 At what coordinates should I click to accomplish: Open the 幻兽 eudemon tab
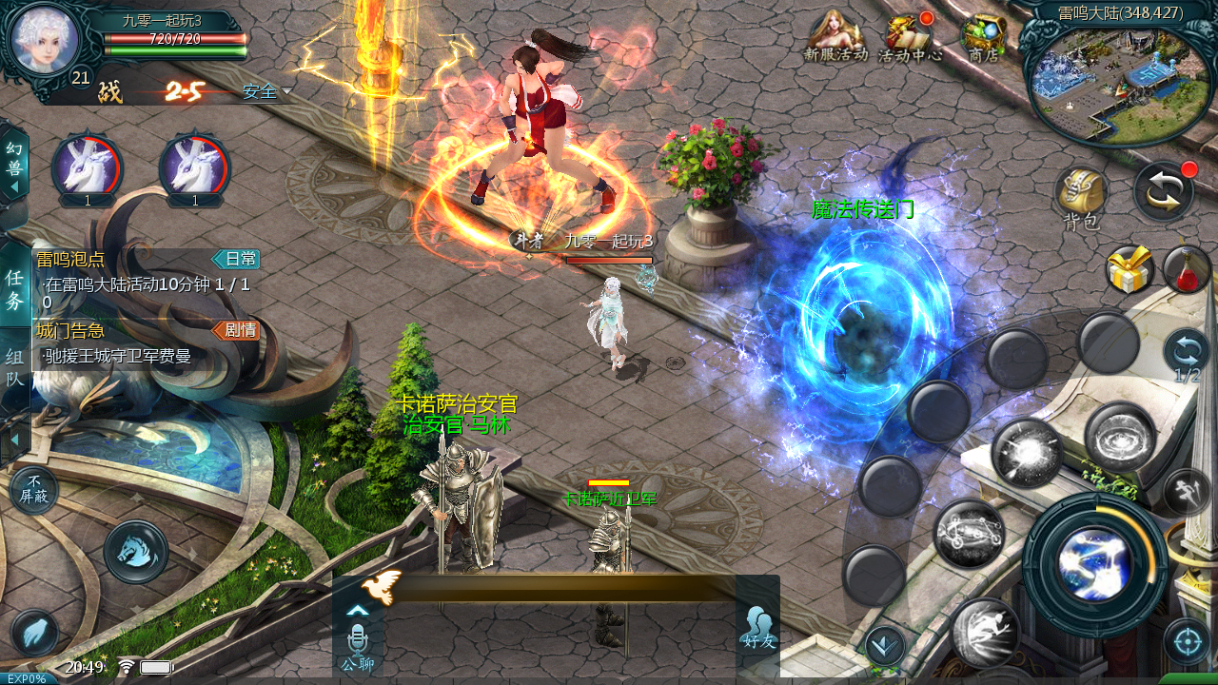14,160
